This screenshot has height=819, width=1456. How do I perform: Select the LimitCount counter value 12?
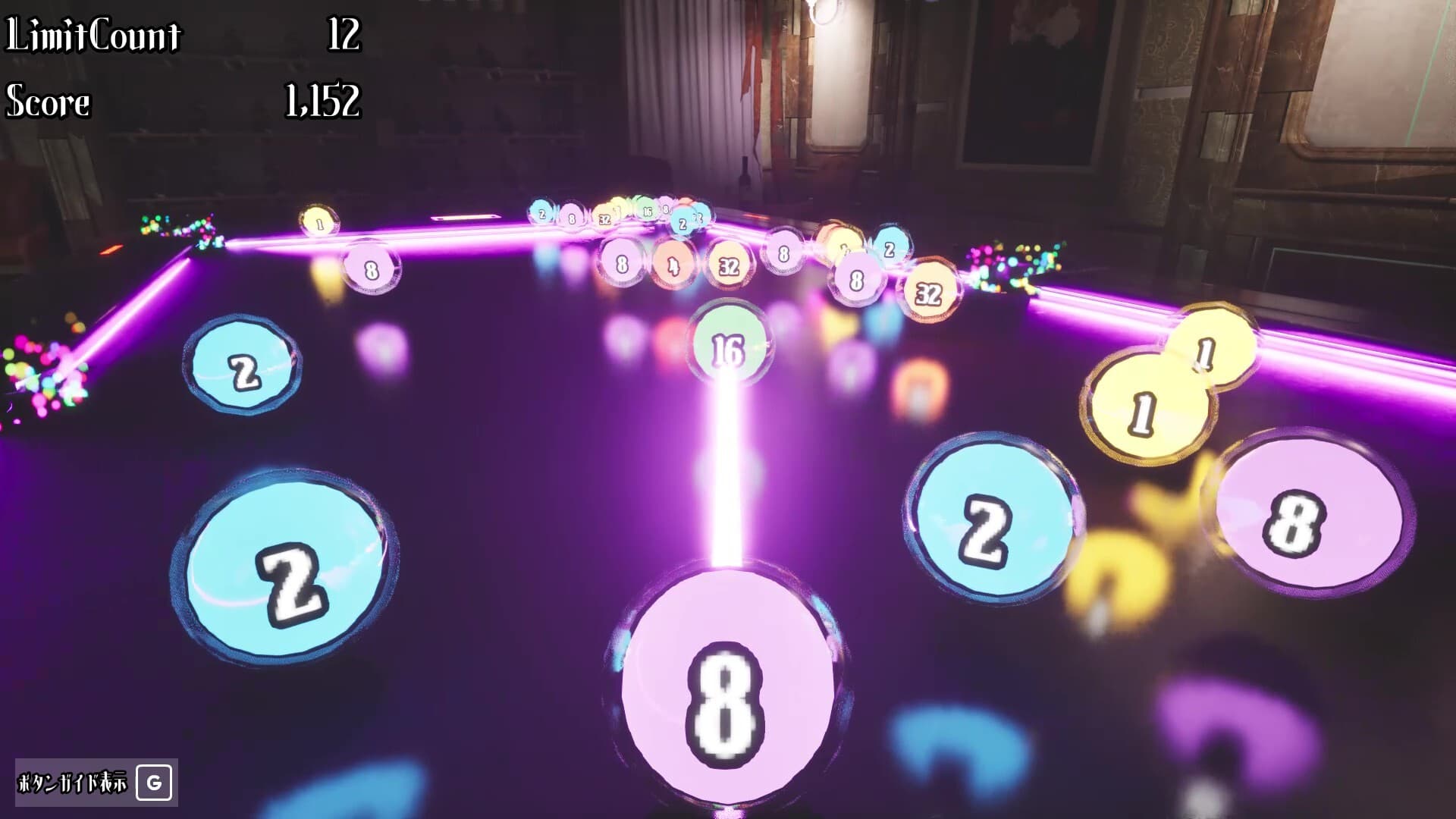(x=343, y=34)
